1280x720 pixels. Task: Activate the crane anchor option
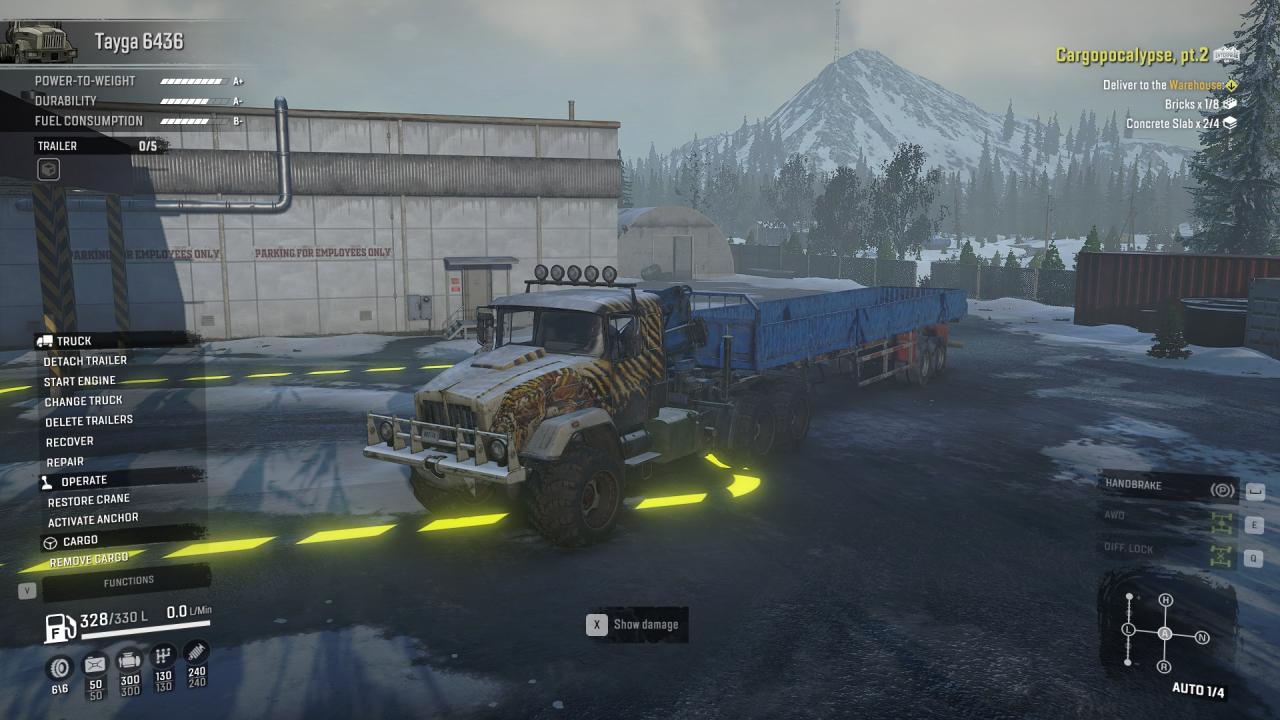pyautogui.click(x=93, y=520)
